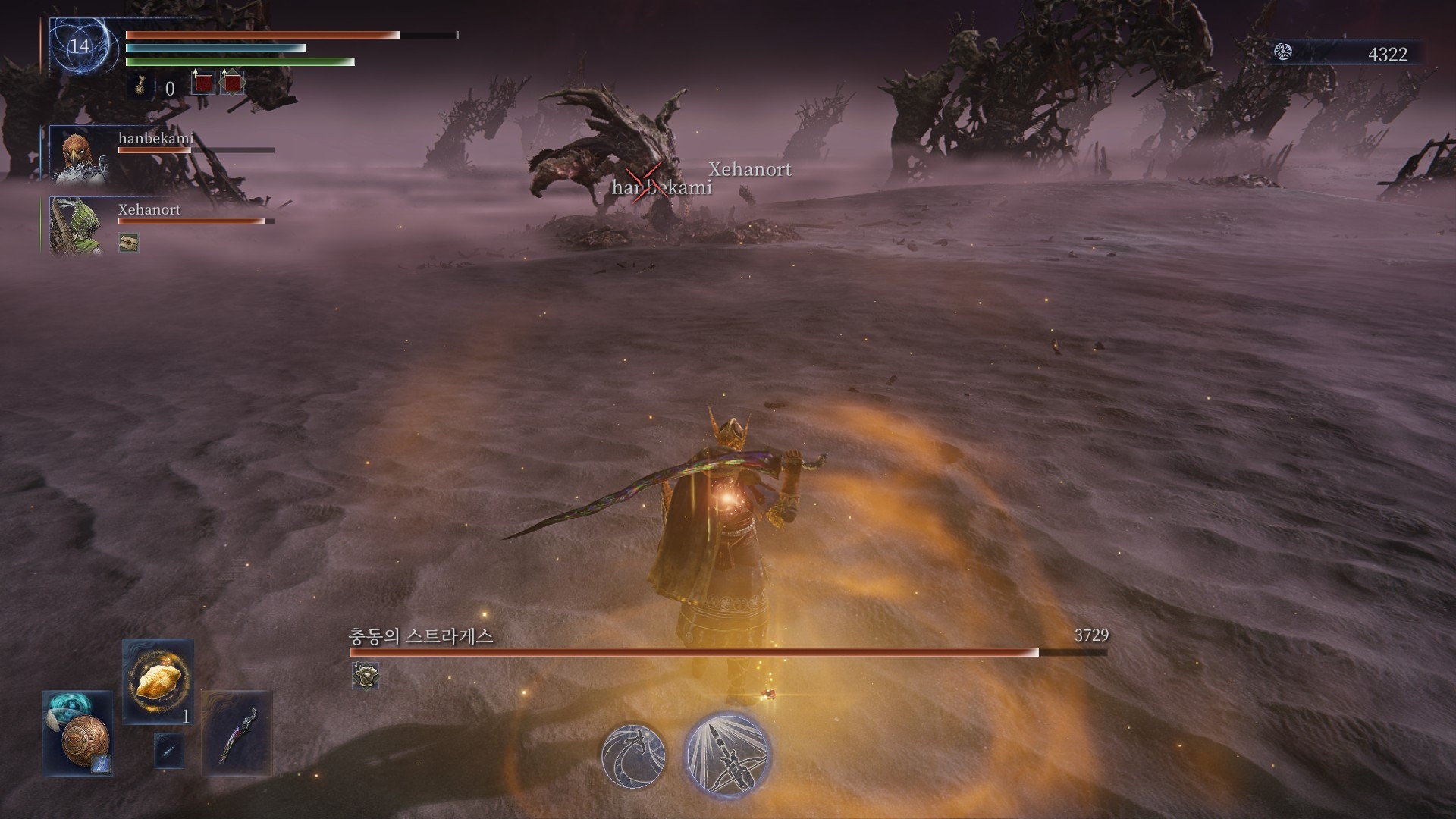
Task: Inspect the boss status effect icon
Action: [x=366, y=675]
